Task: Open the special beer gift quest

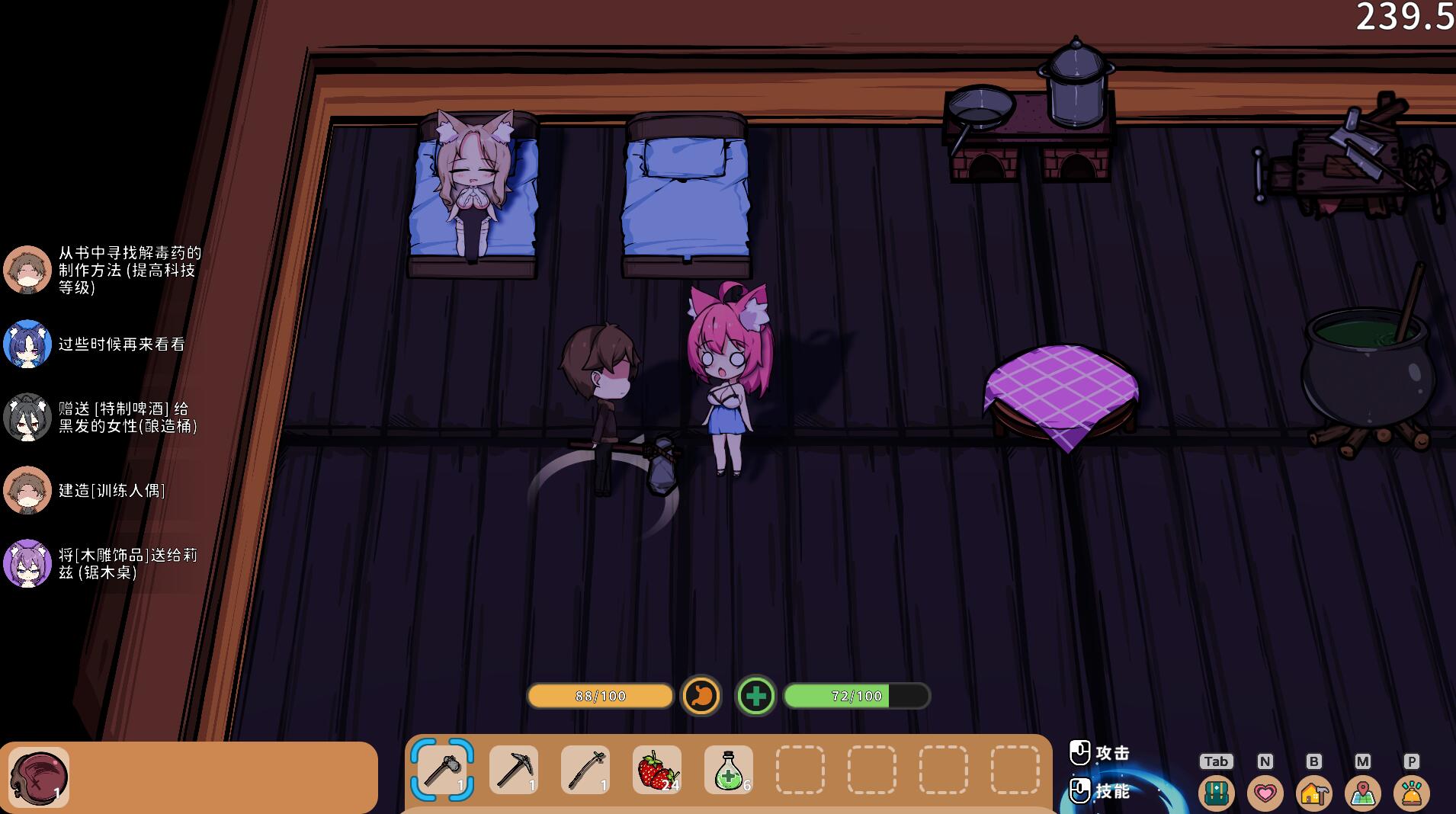Action: [x=127, y=417]
